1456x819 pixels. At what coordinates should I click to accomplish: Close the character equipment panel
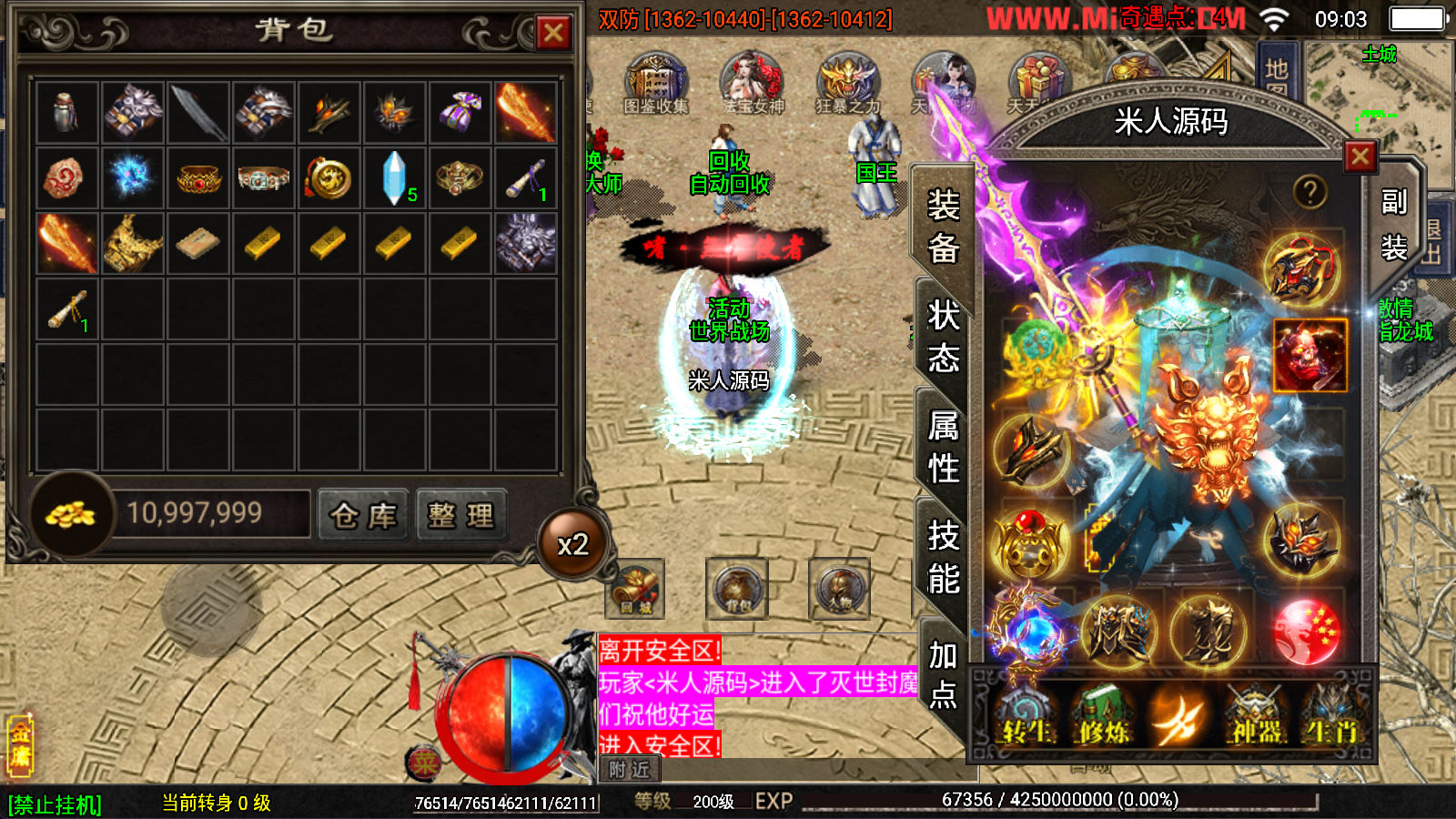[x=1360, y=157]
